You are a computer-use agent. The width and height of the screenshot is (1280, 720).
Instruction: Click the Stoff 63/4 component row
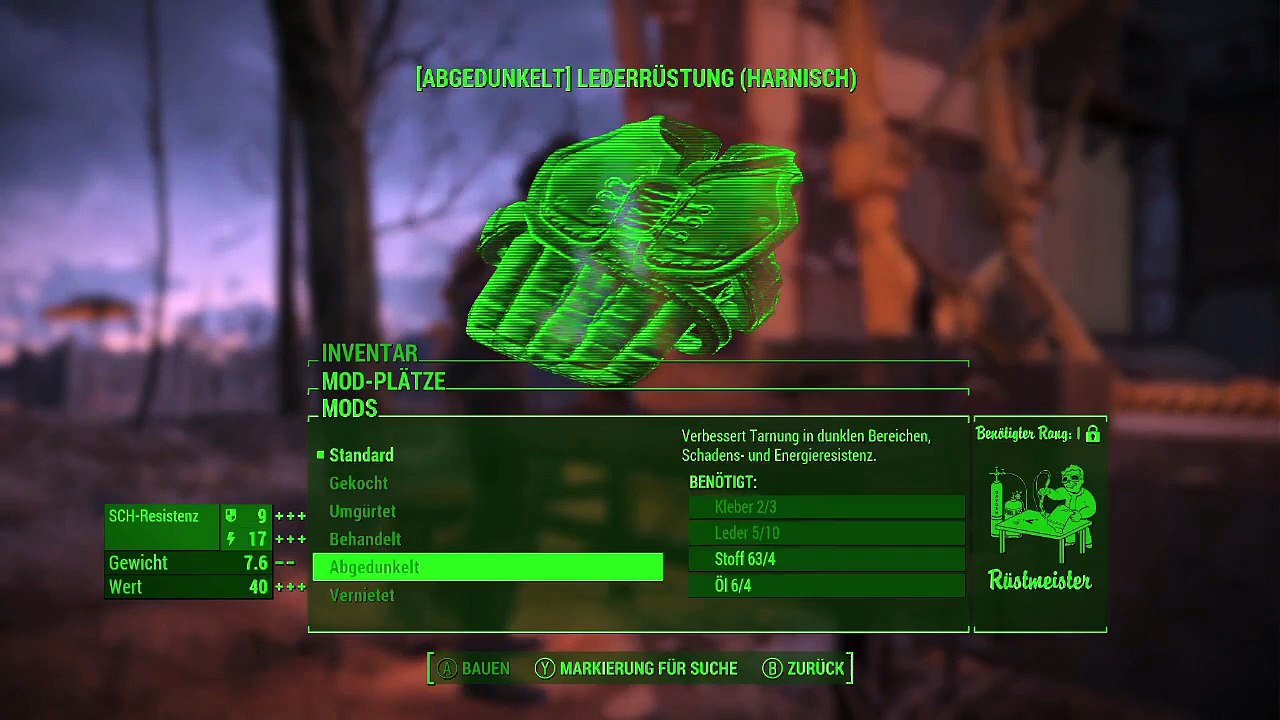click(826, 559)
